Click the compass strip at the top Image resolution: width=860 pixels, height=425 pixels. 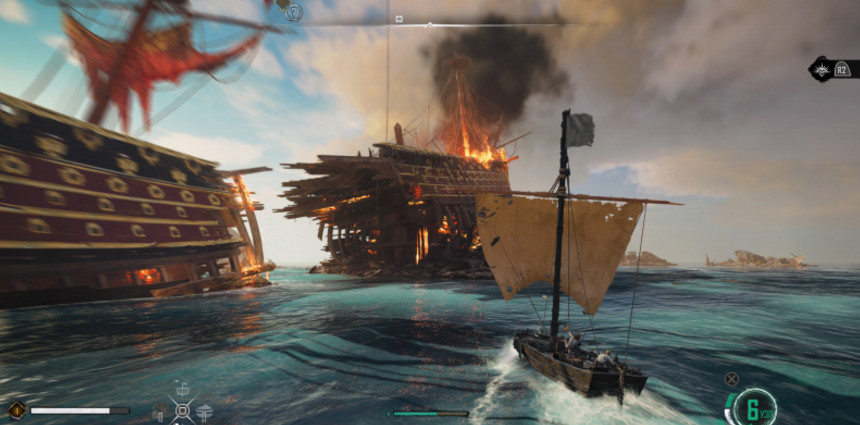(430, 22)
